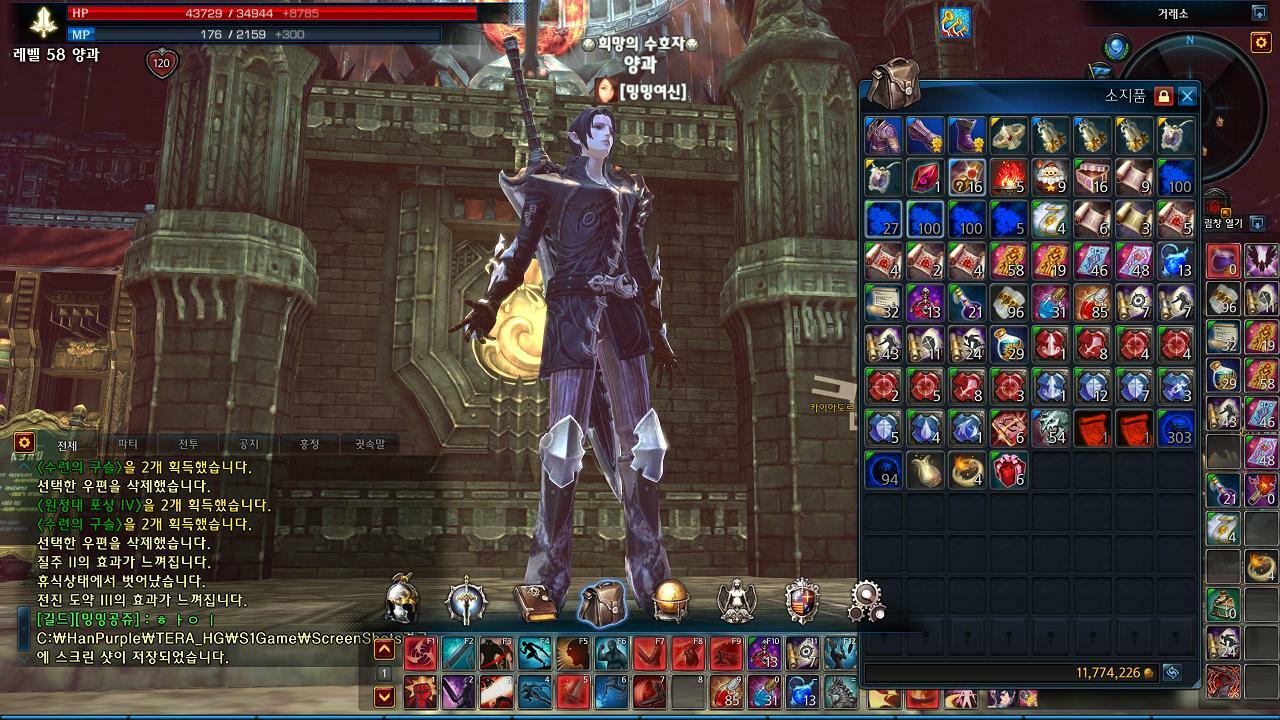Select the Santa item with count 9
1280x720 pixels.
click(x=1050, y=177)
